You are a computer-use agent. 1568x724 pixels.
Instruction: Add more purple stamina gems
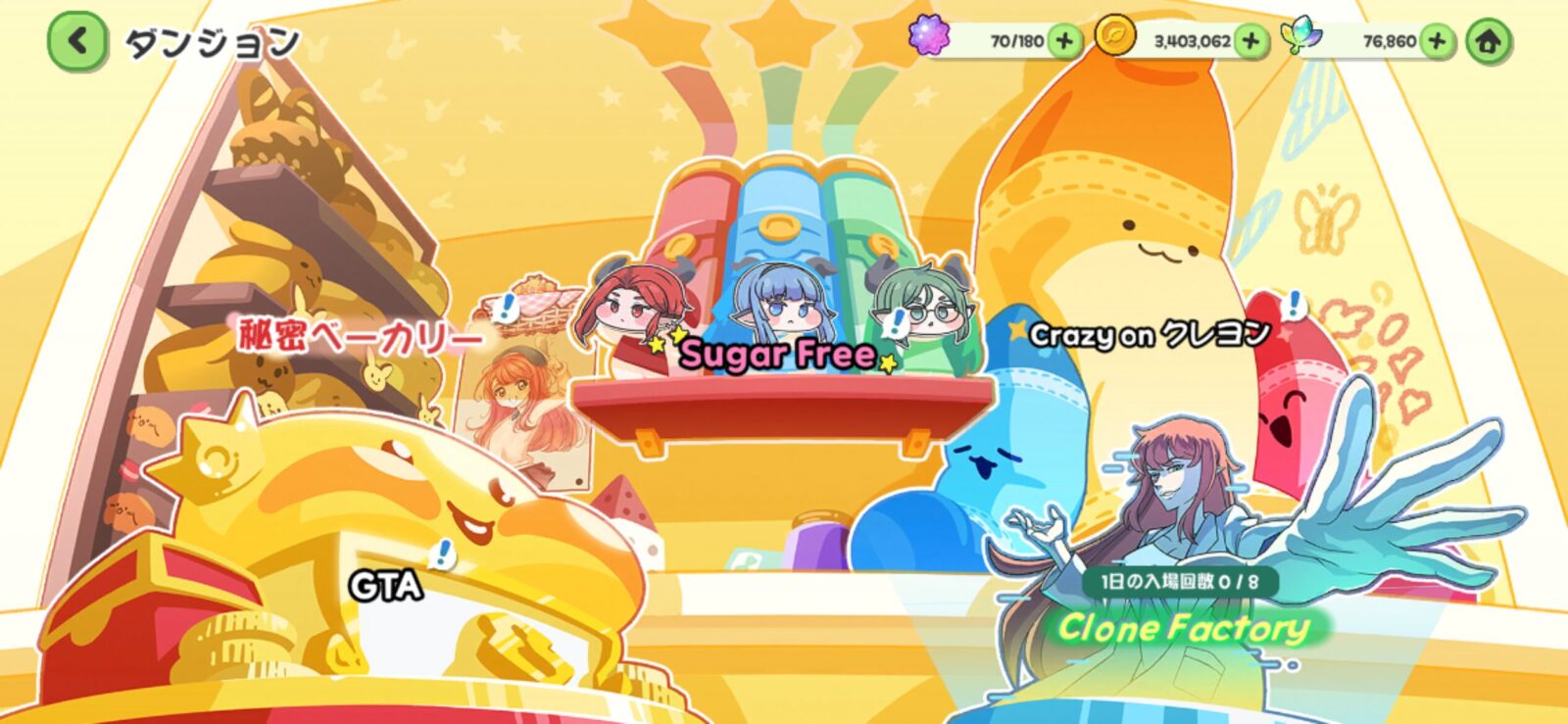(x=1064, y=41)
